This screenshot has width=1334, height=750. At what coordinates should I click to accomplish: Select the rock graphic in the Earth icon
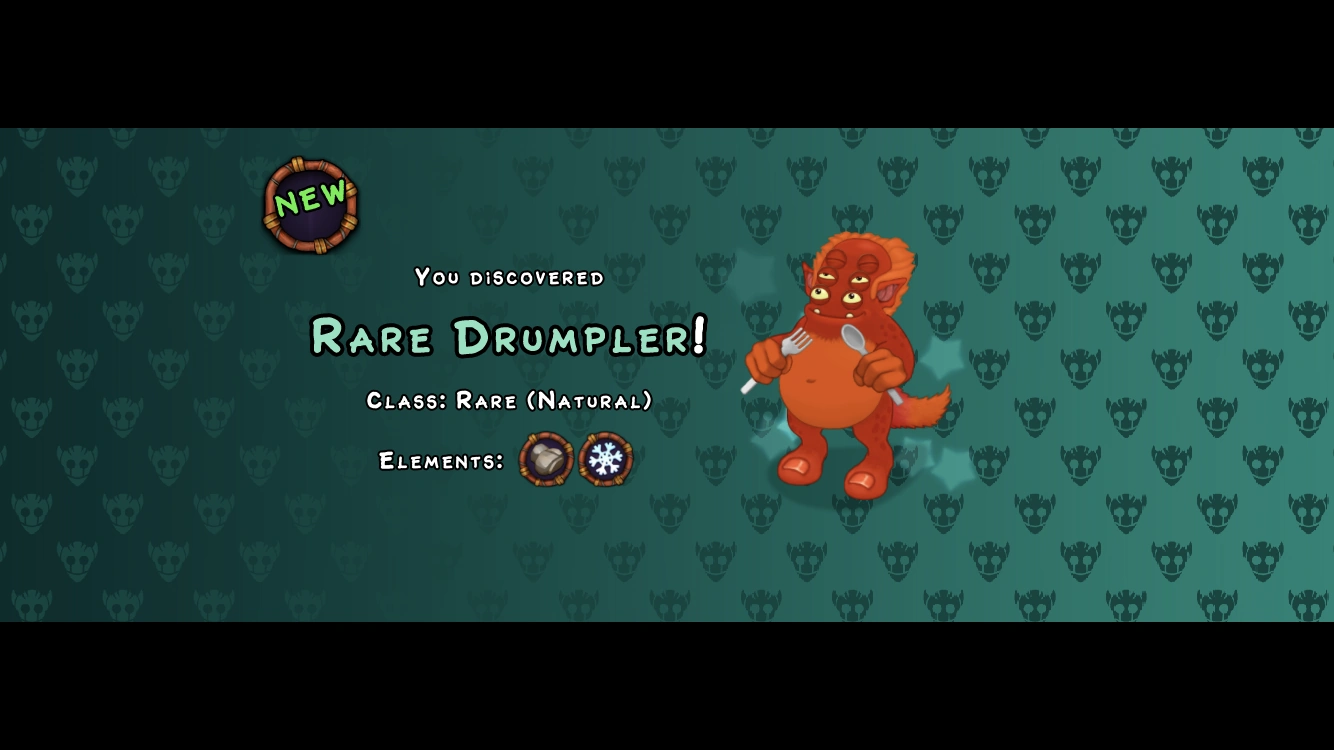pyautogui.click(x=544, y=458)
